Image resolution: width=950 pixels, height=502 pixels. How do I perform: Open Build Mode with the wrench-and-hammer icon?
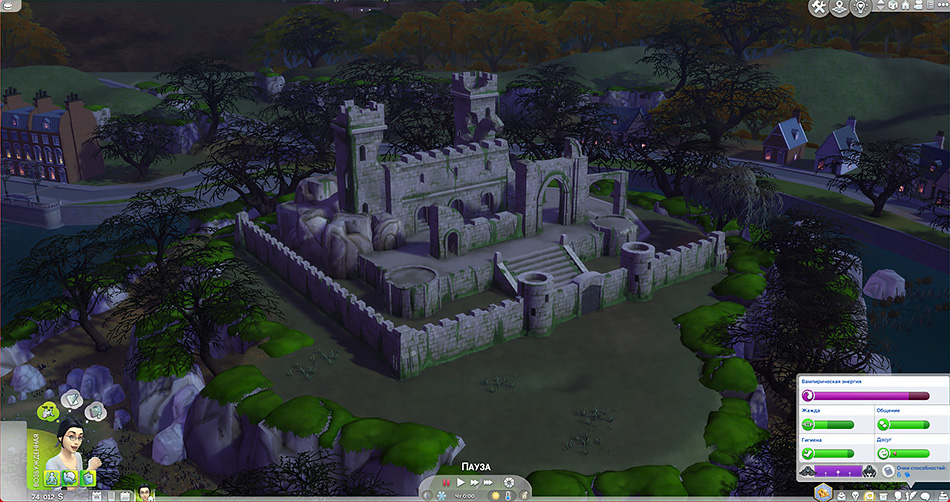point(819,7)
